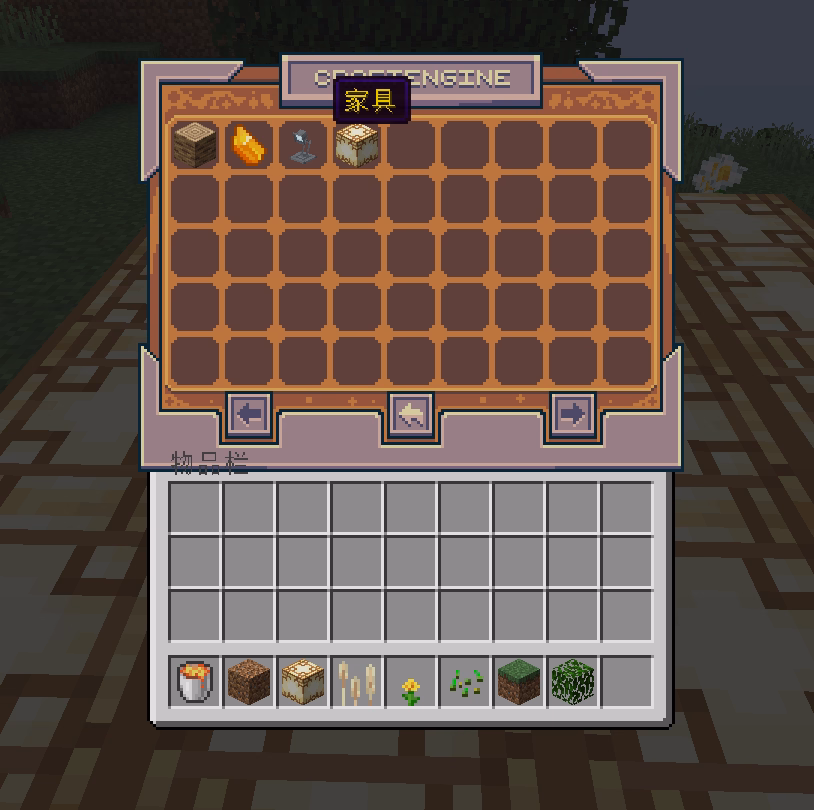814x810 pixels.
Task: Pick the dirt block in the hotbar
Action: click(x=248, y=682)
